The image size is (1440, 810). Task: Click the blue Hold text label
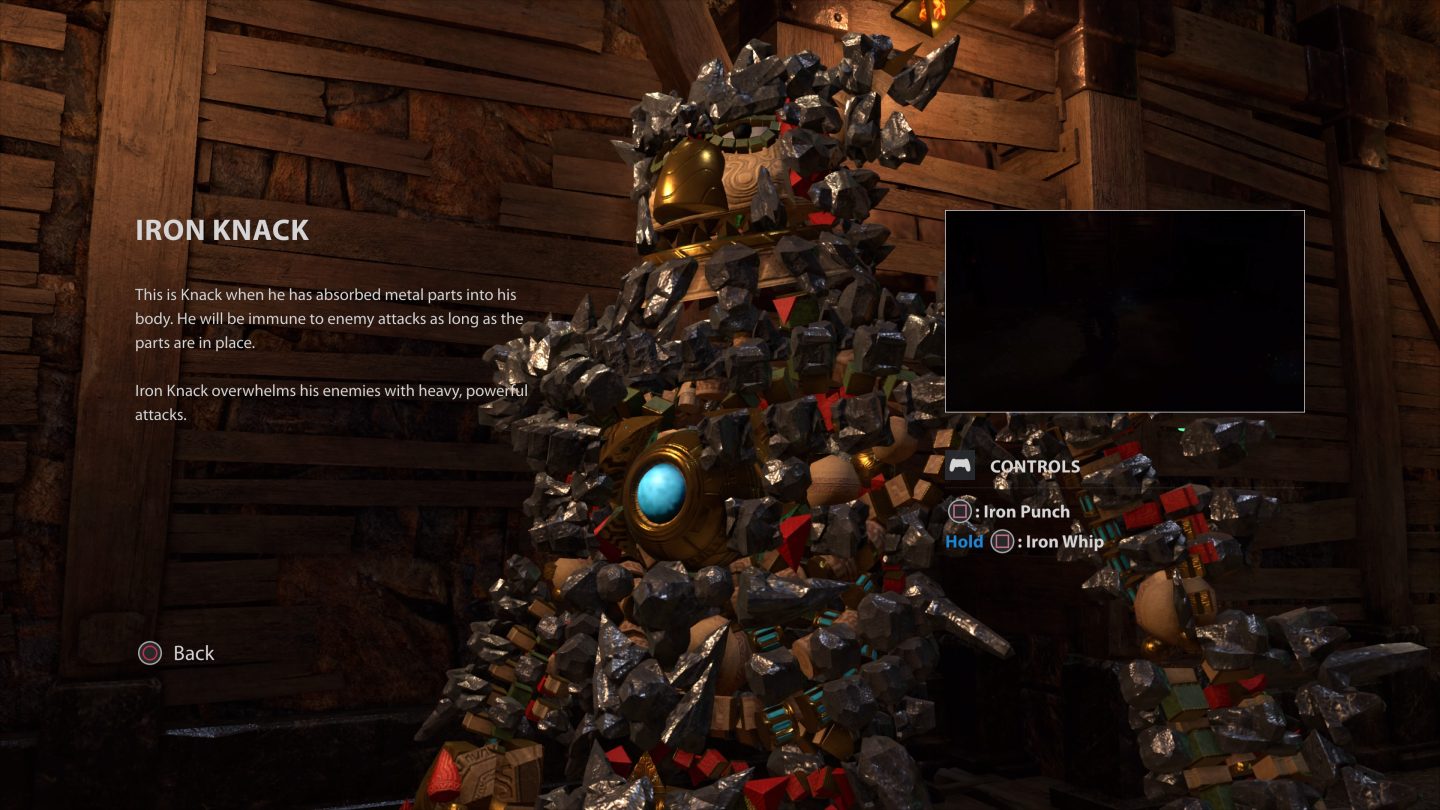[x=963, y=541]
